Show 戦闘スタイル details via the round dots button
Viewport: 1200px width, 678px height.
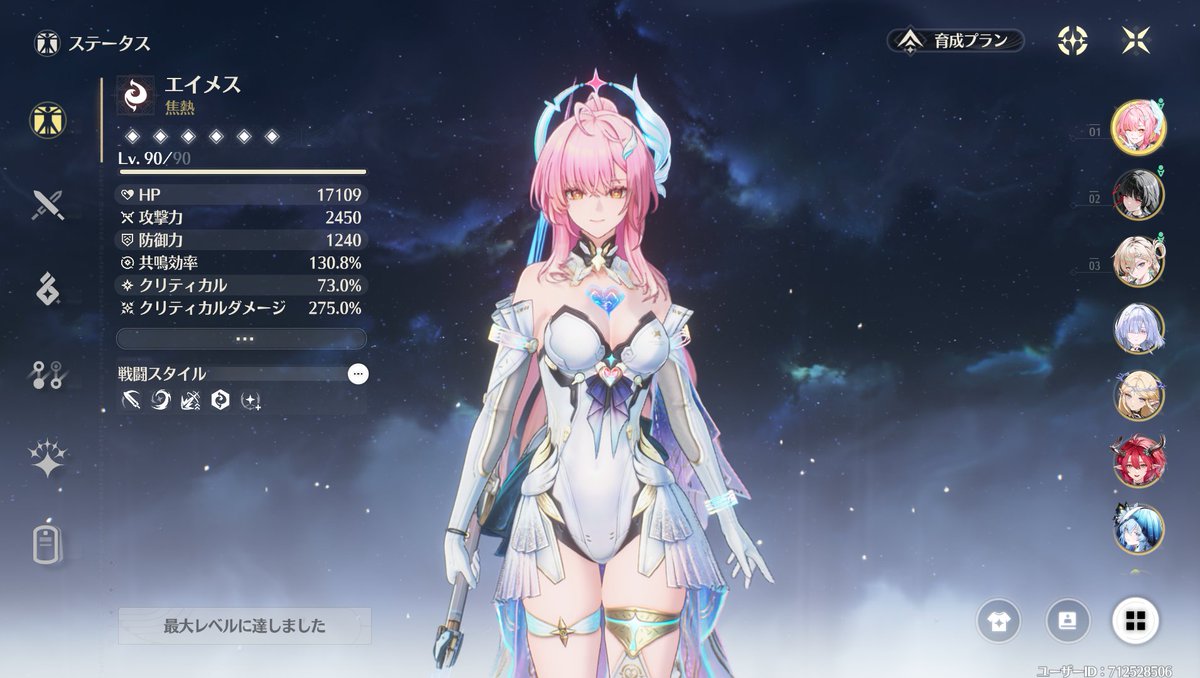pos(358,374)
